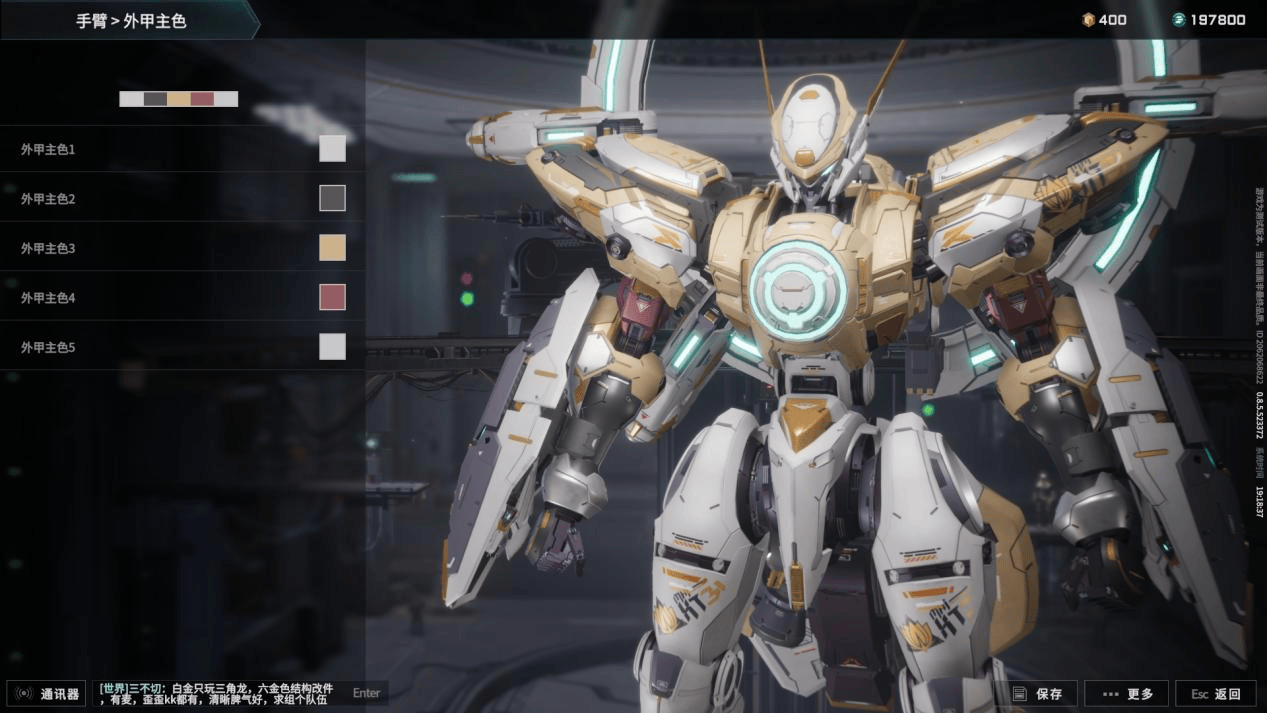Click the 保存 save button
This screenshot has height=713, width=1267.
[x=1041, y=694]
